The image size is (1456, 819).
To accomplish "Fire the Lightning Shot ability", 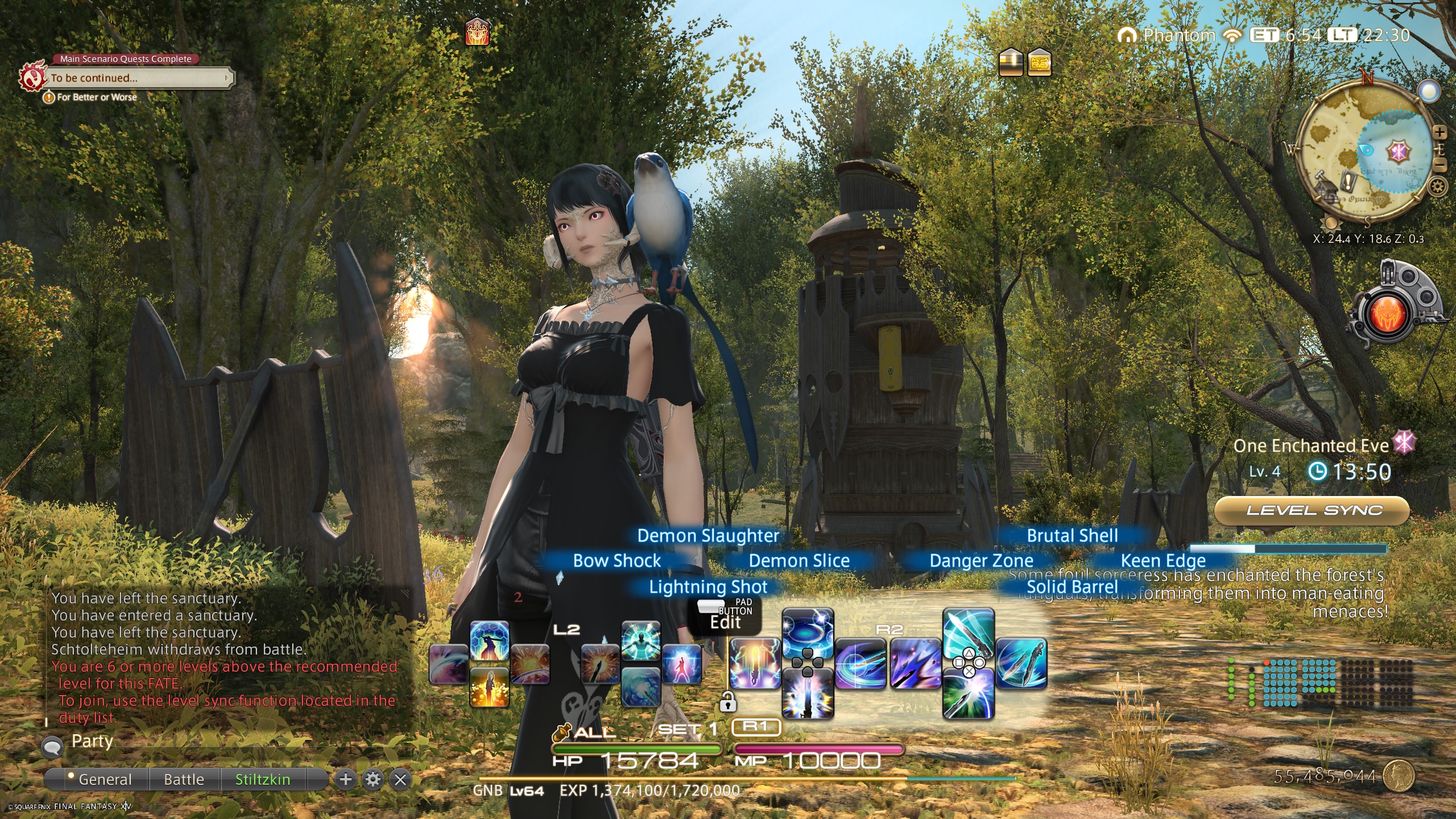I will [807, 695].
